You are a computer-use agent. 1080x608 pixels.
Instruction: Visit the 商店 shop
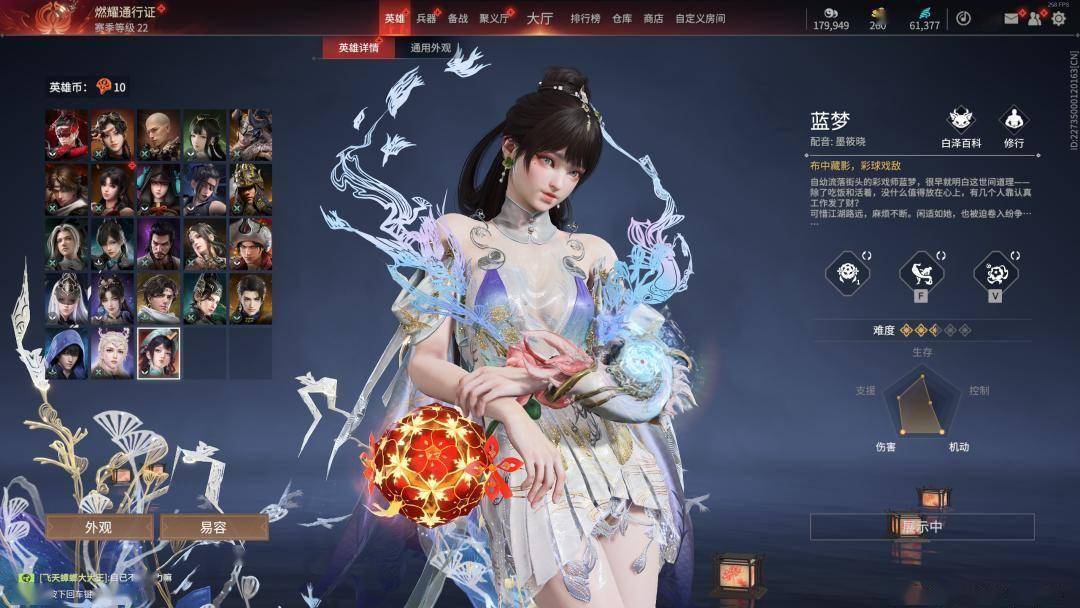[x=653, y=18]
